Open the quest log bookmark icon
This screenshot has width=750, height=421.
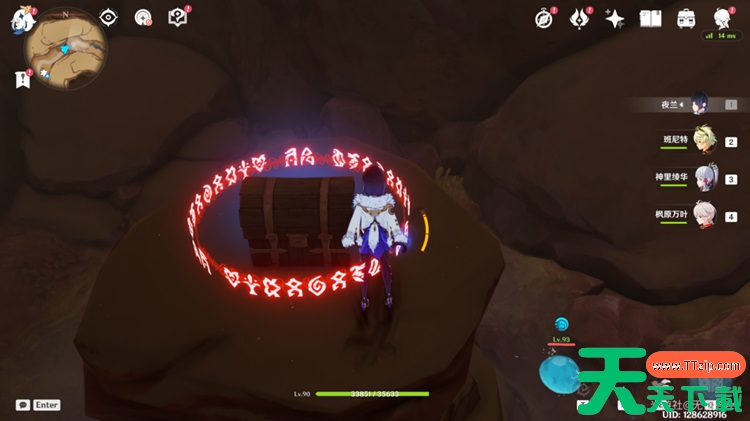(x=23, y=78)
